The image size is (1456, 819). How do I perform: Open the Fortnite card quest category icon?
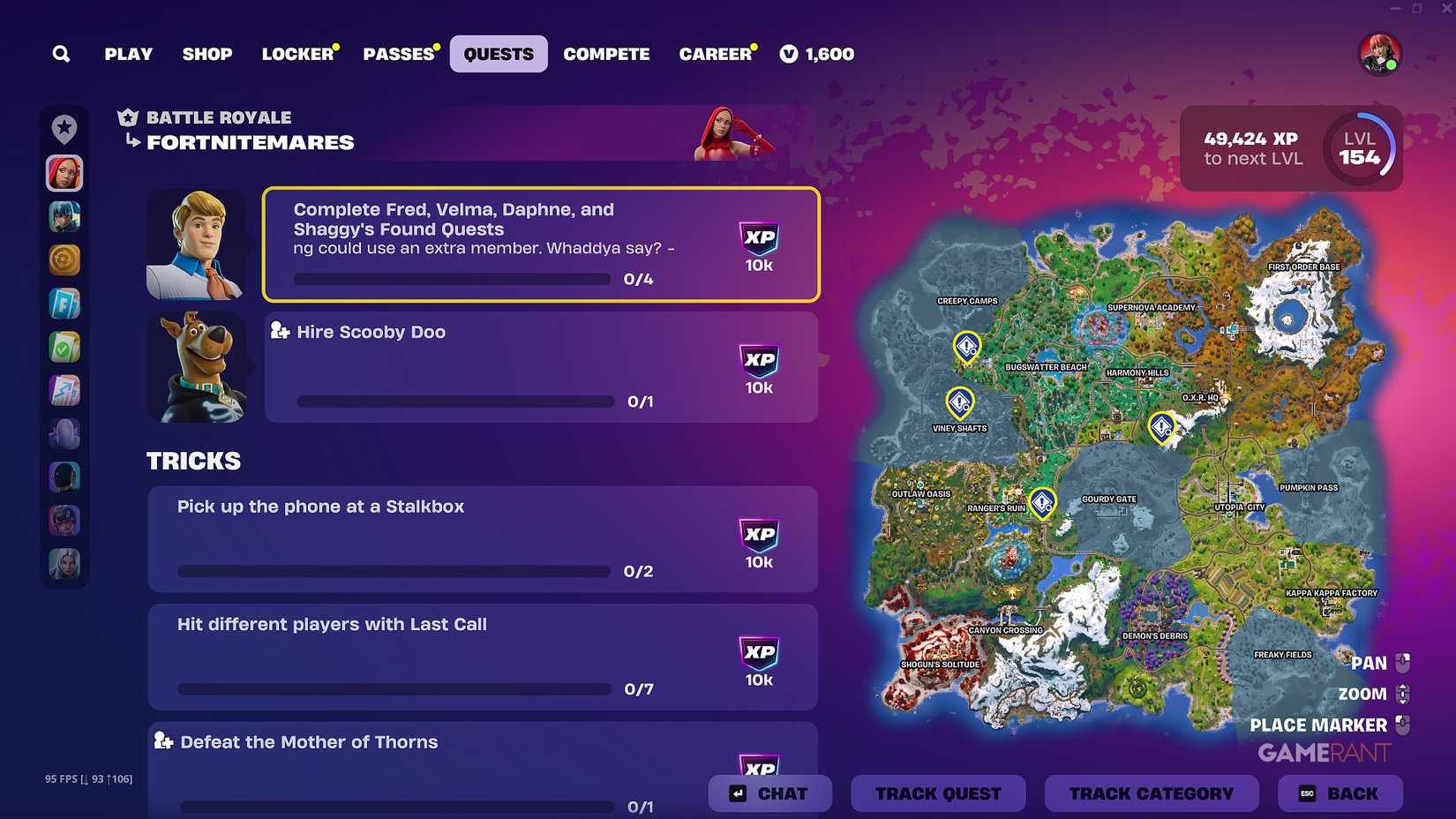point(64,303)
